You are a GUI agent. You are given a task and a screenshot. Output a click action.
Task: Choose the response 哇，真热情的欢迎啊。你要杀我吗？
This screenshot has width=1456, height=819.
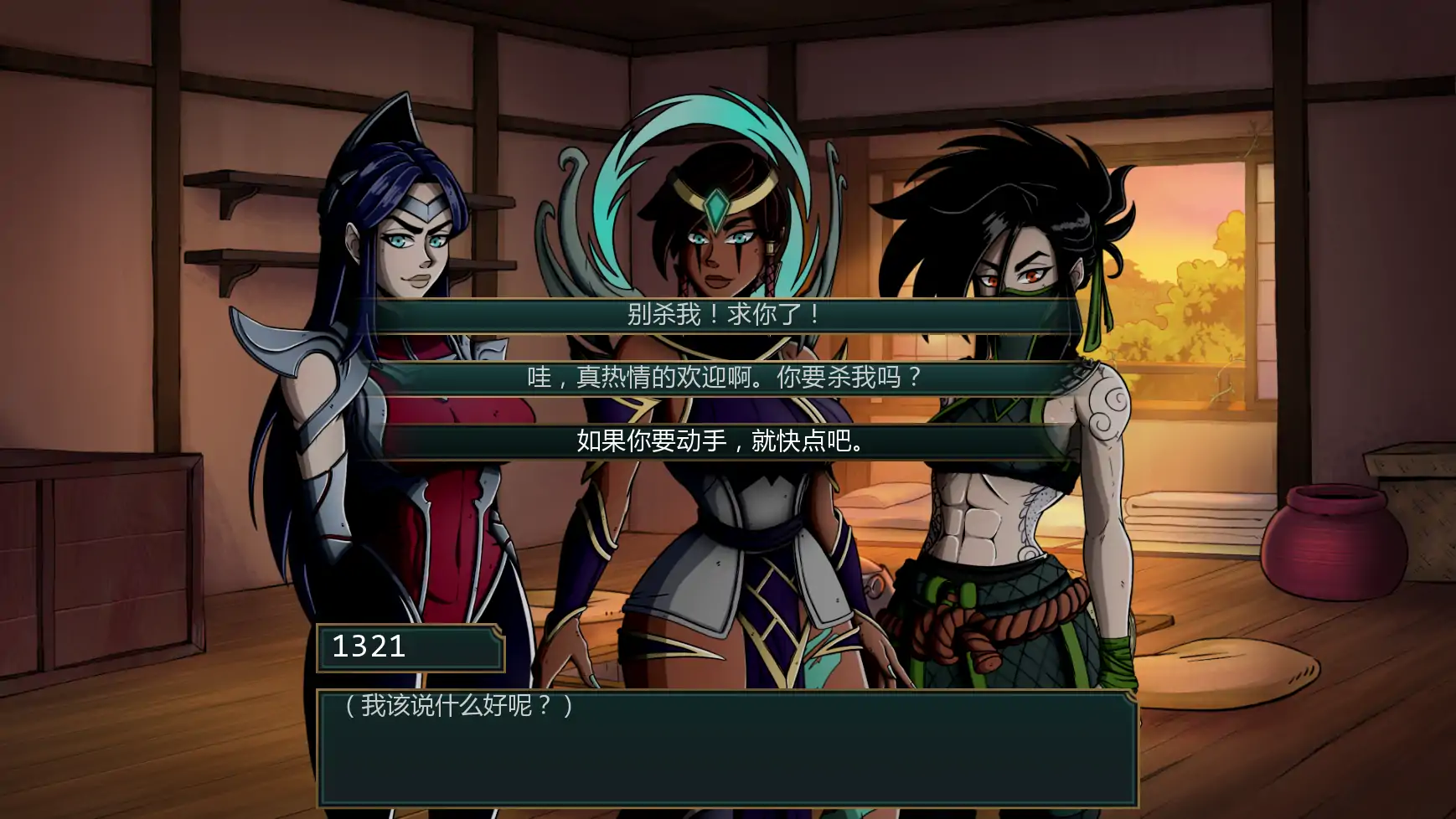[726, 379]
